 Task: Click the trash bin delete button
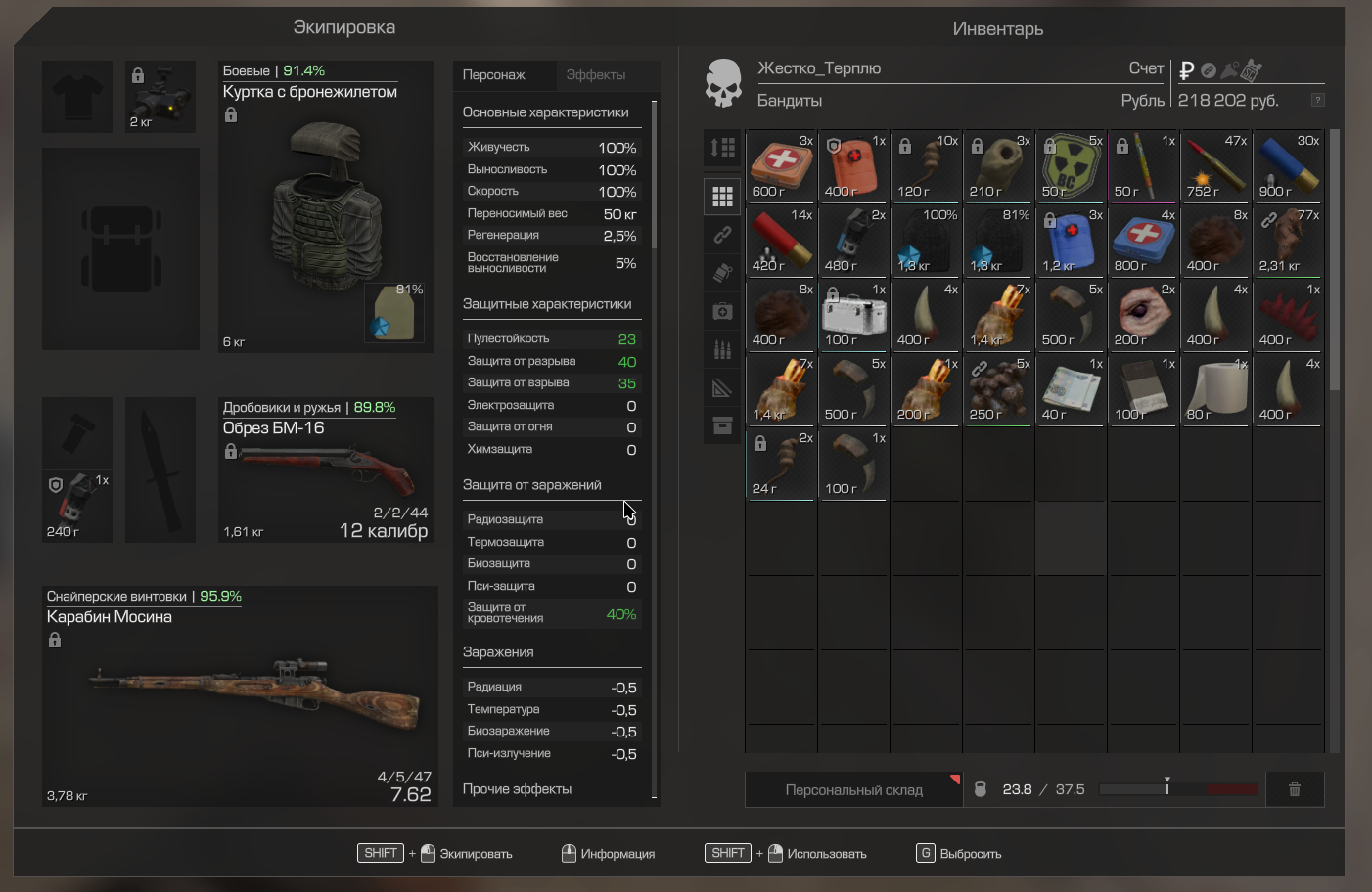1294,789
